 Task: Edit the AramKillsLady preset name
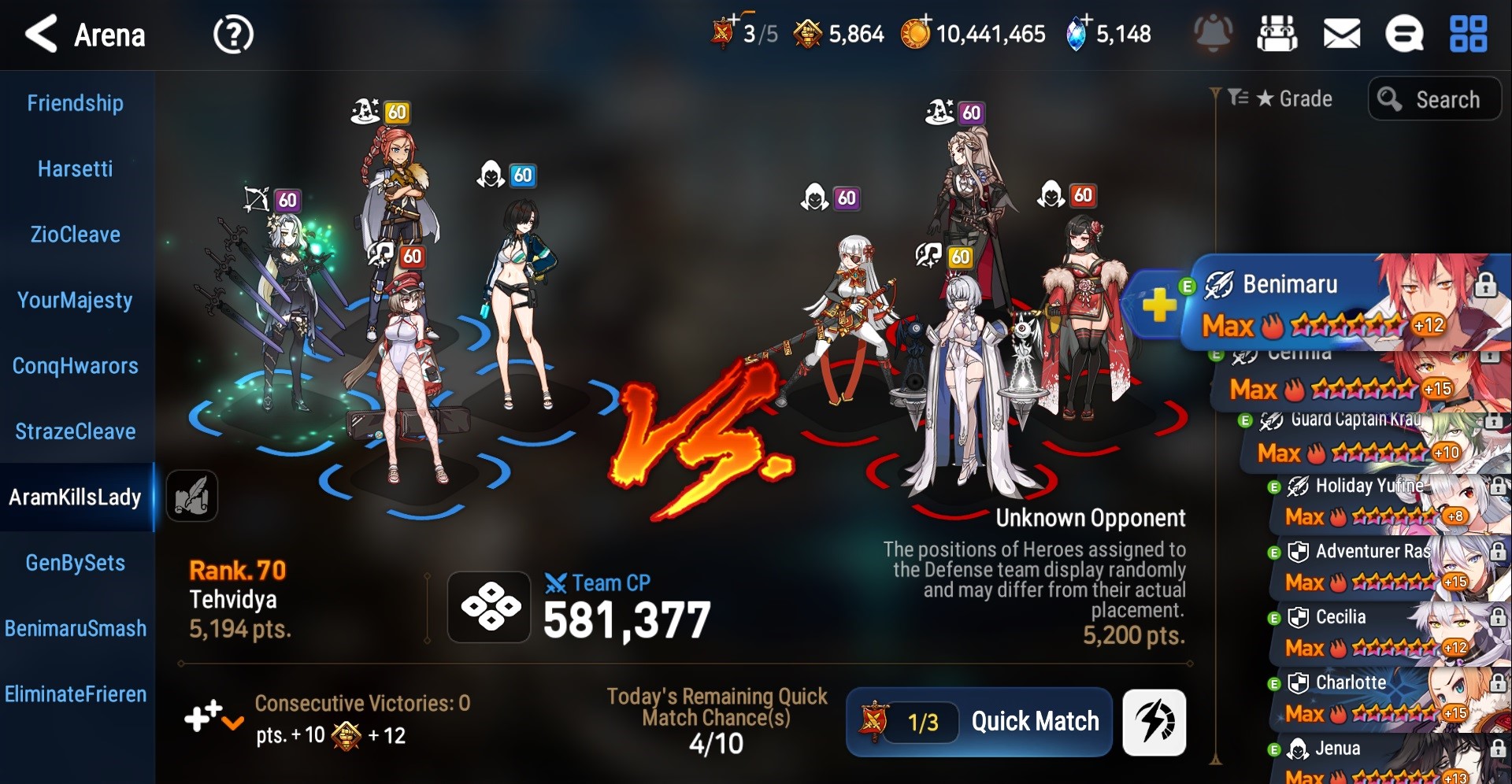coord(191,496)
